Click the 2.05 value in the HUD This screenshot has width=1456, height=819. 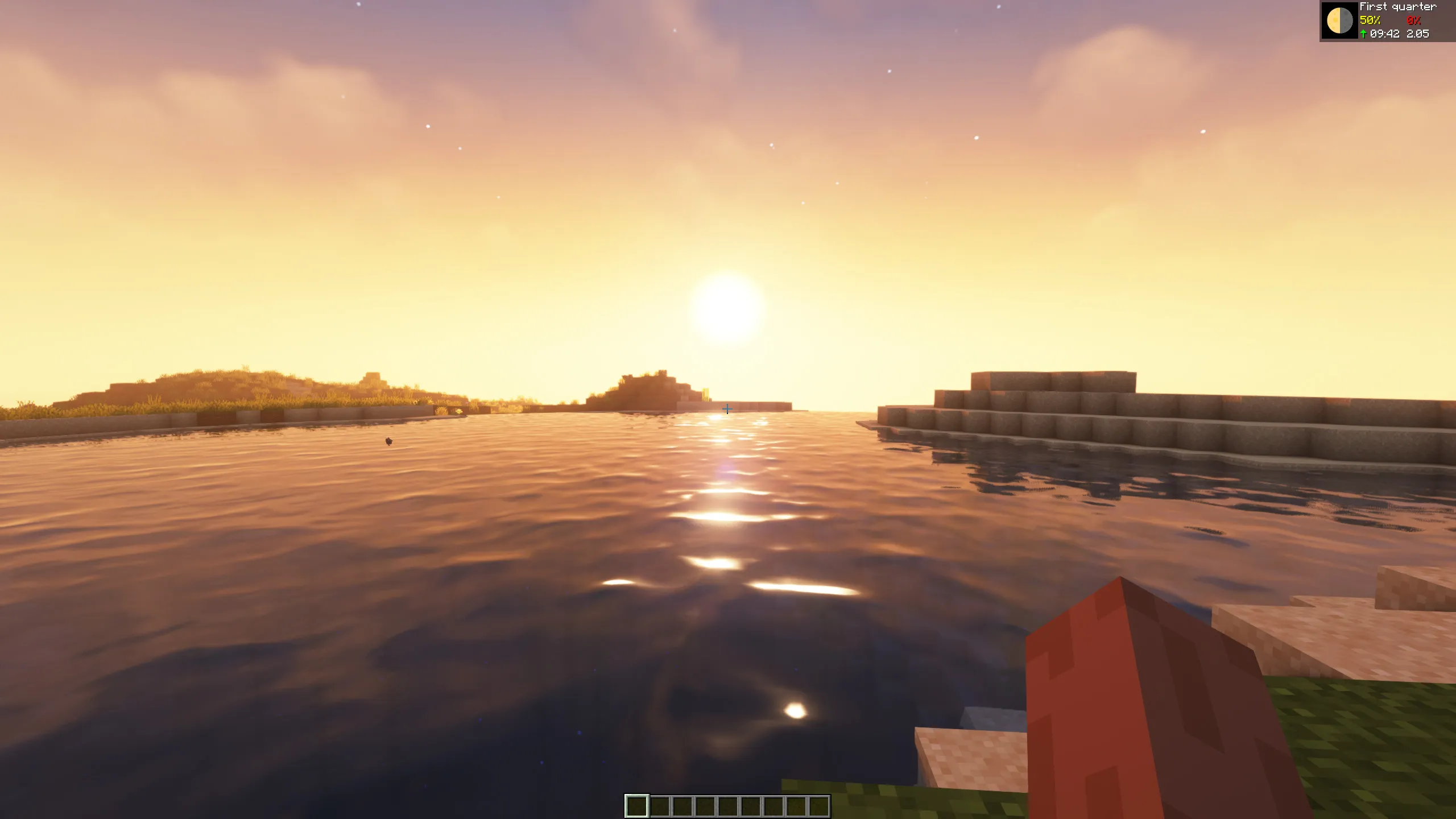click(1417, 34)
